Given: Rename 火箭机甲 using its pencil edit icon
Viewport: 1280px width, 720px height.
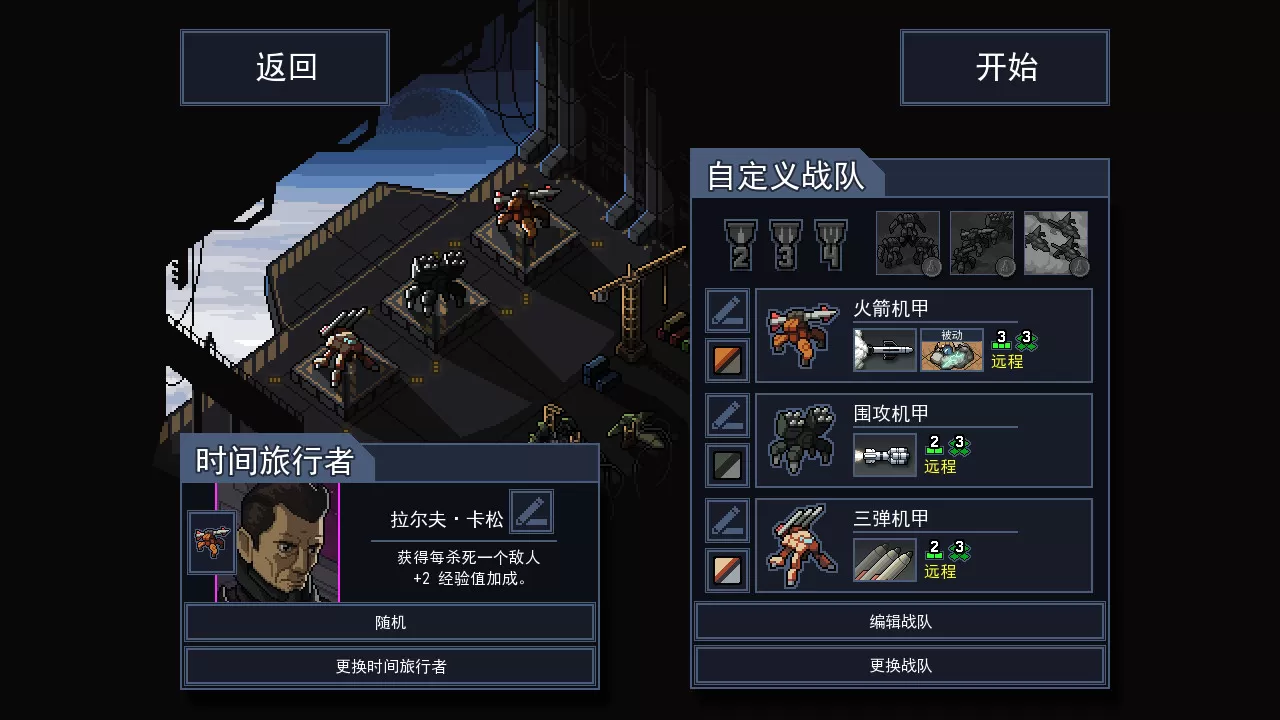Looking at the screenshot, I should (727, 310).
